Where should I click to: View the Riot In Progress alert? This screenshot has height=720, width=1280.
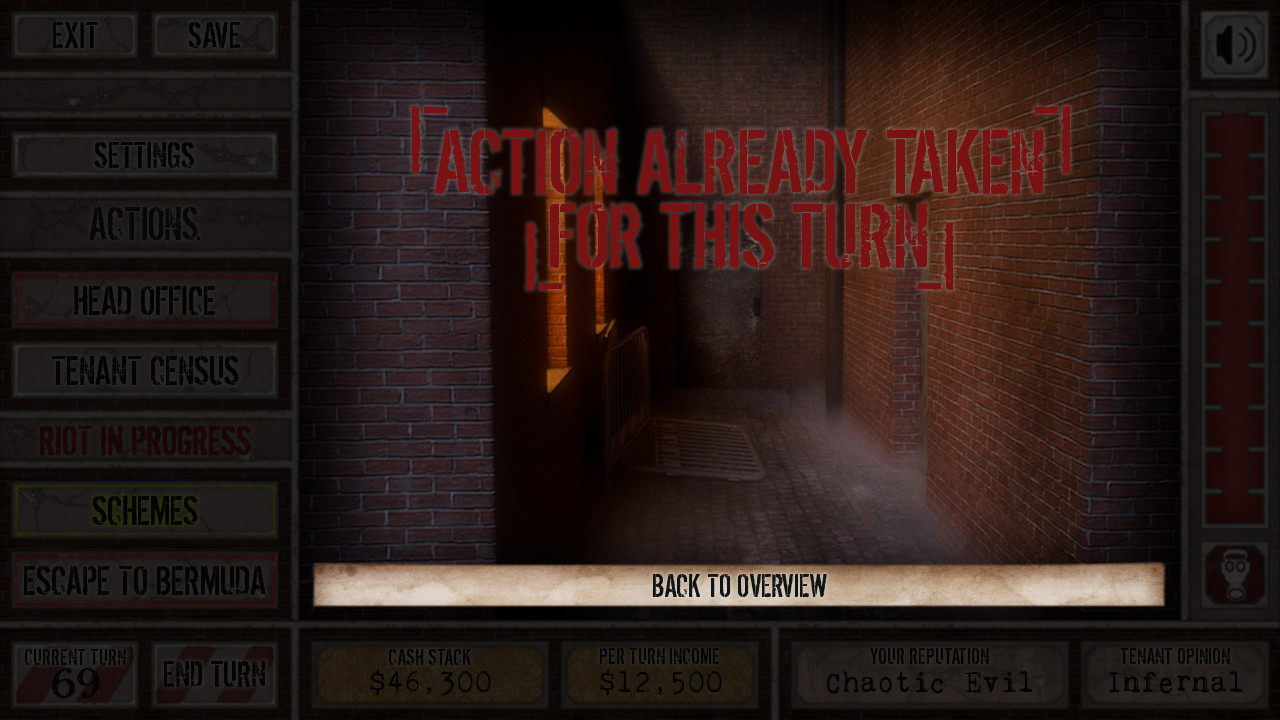pos(145,440)
